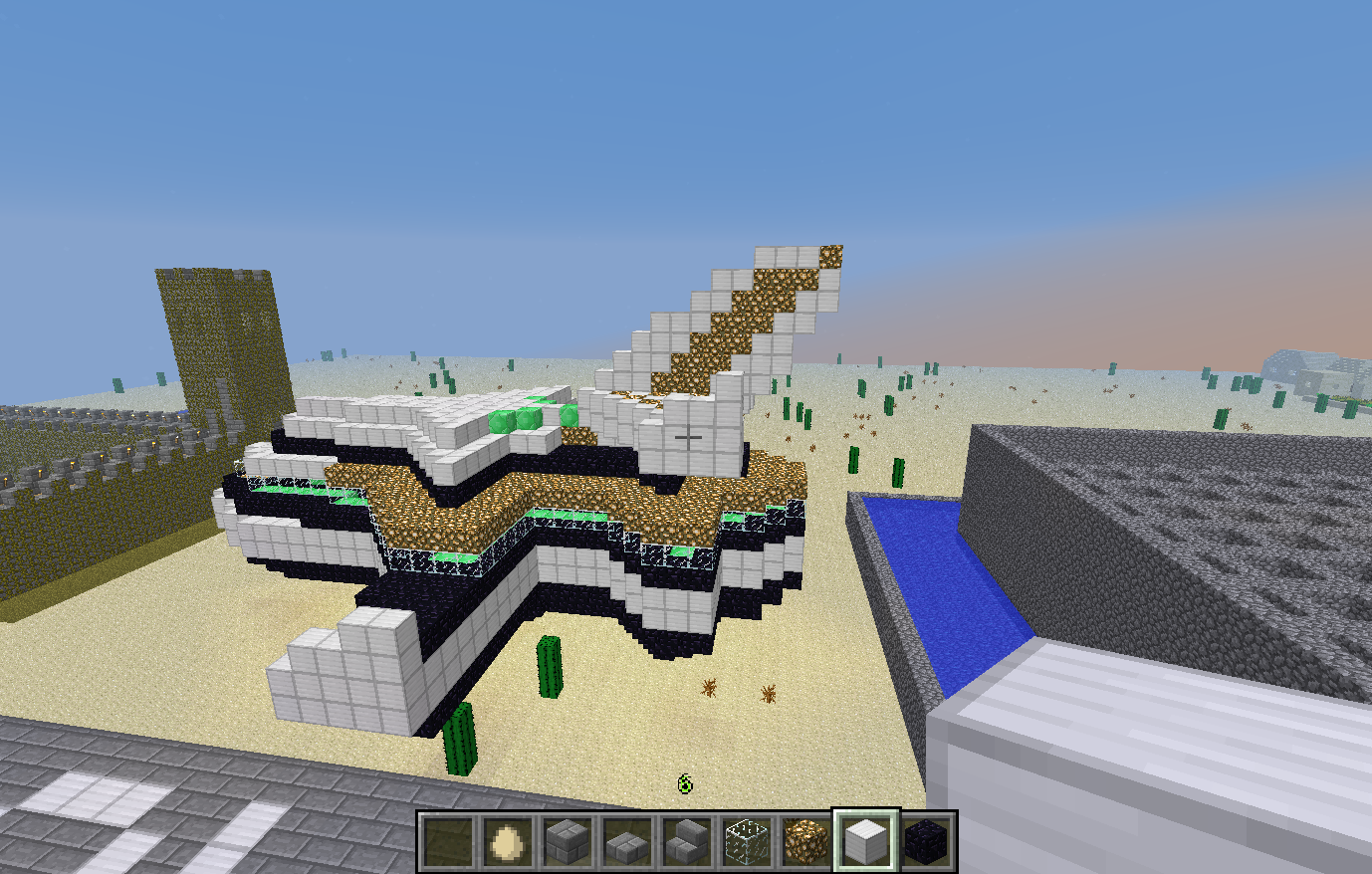This screenshot has height=874, width=1372.
Task: Select the egg hotbar slot
Action: (x=506, y=842)
